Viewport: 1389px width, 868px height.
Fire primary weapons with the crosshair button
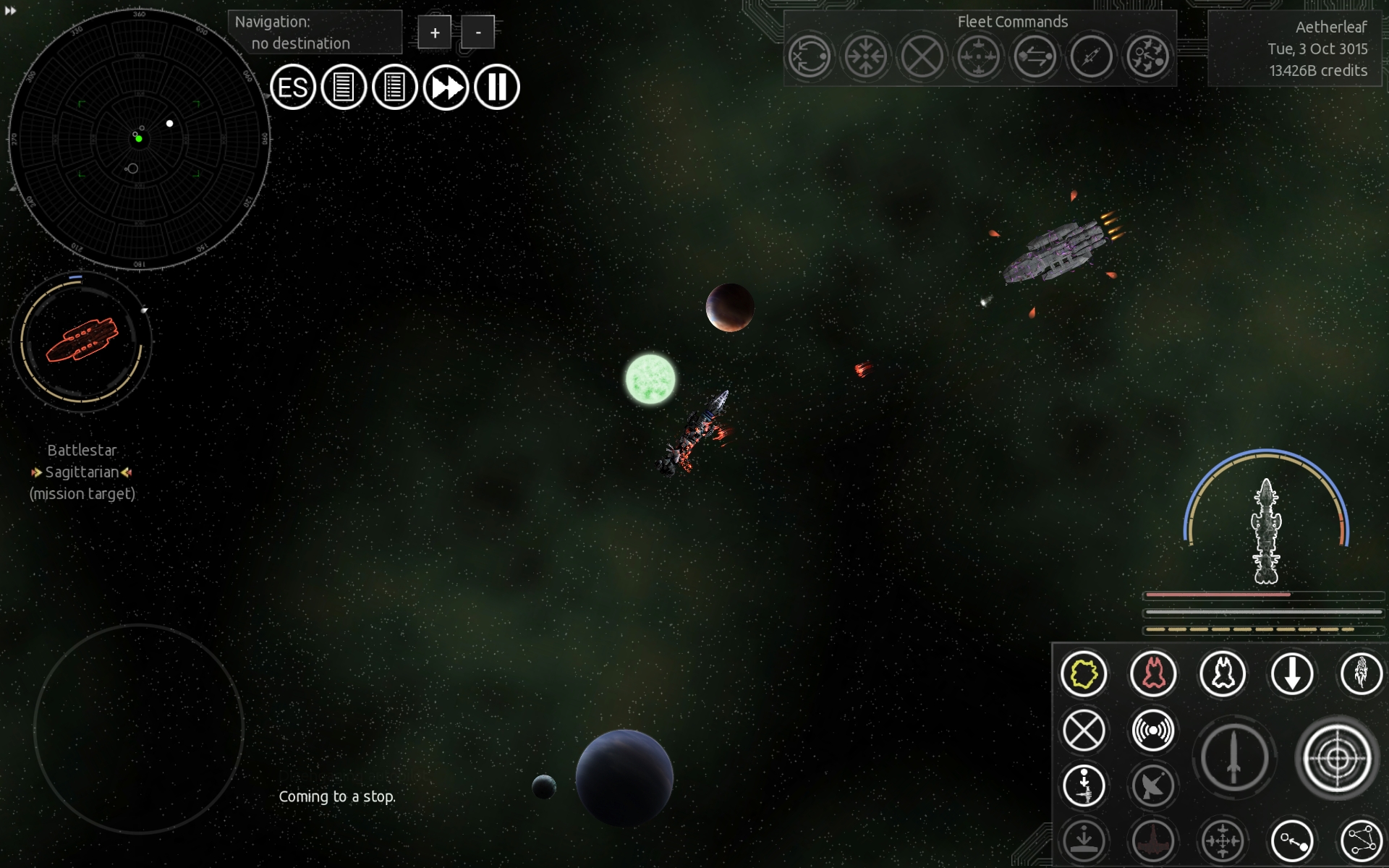coord(1337,758)
